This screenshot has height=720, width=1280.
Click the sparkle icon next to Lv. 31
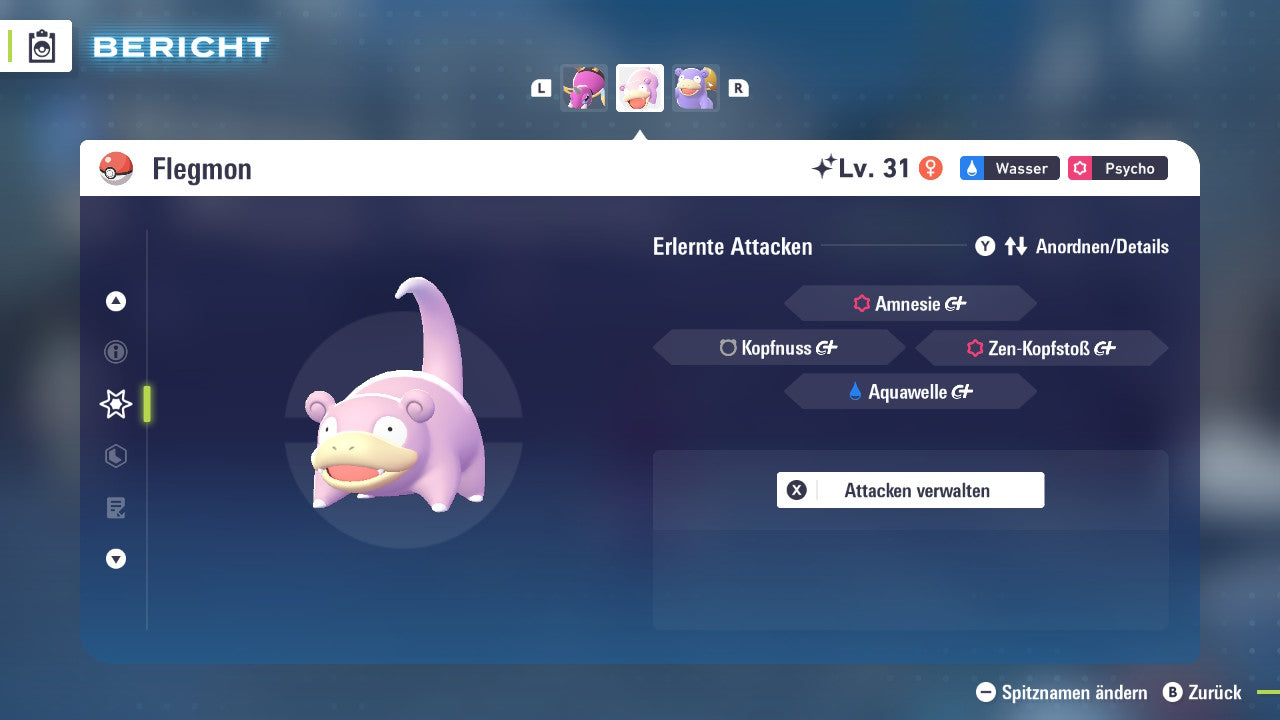(824, 167)
